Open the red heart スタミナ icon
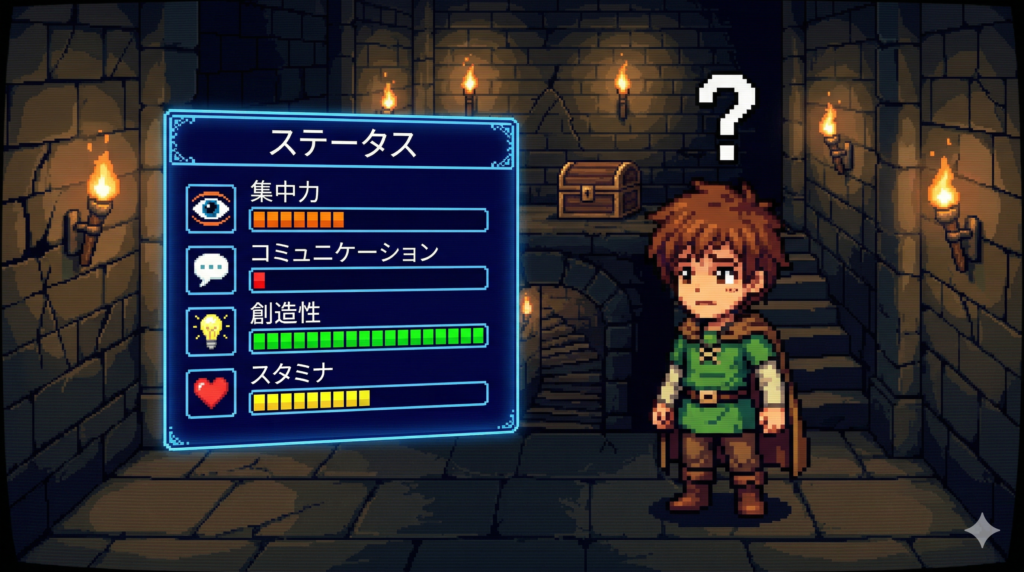1024x572 pixels. point(211,391)
